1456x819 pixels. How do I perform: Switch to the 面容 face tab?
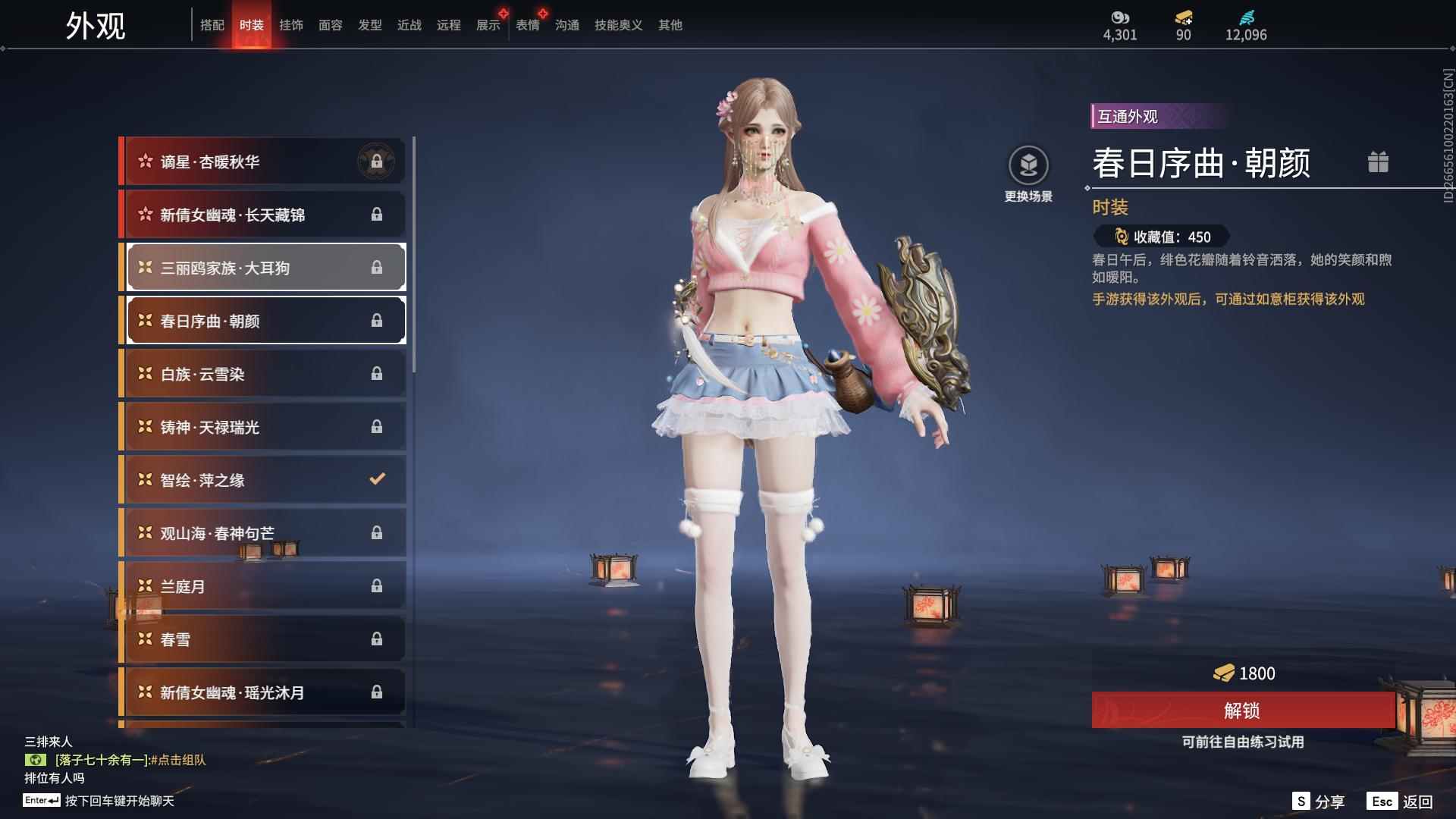click(x=331, y=26)
